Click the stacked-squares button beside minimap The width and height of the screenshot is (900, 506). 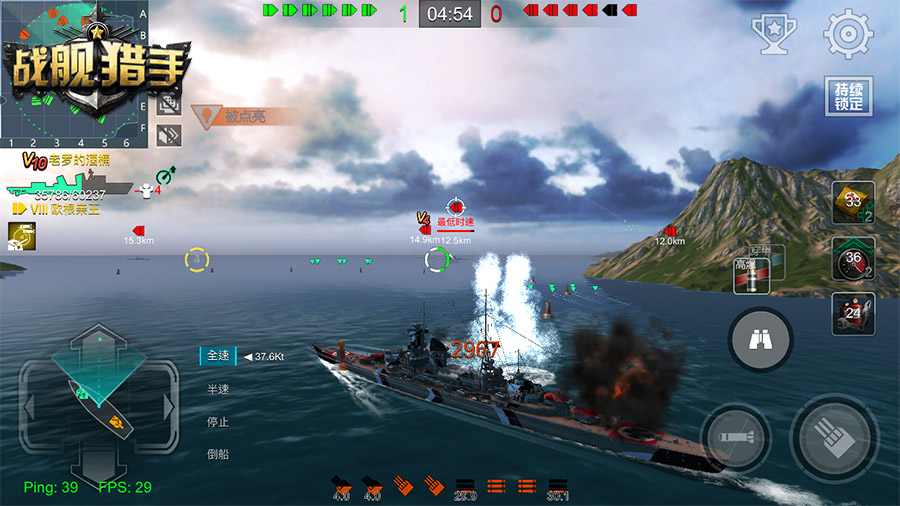(x=168, y=103)
